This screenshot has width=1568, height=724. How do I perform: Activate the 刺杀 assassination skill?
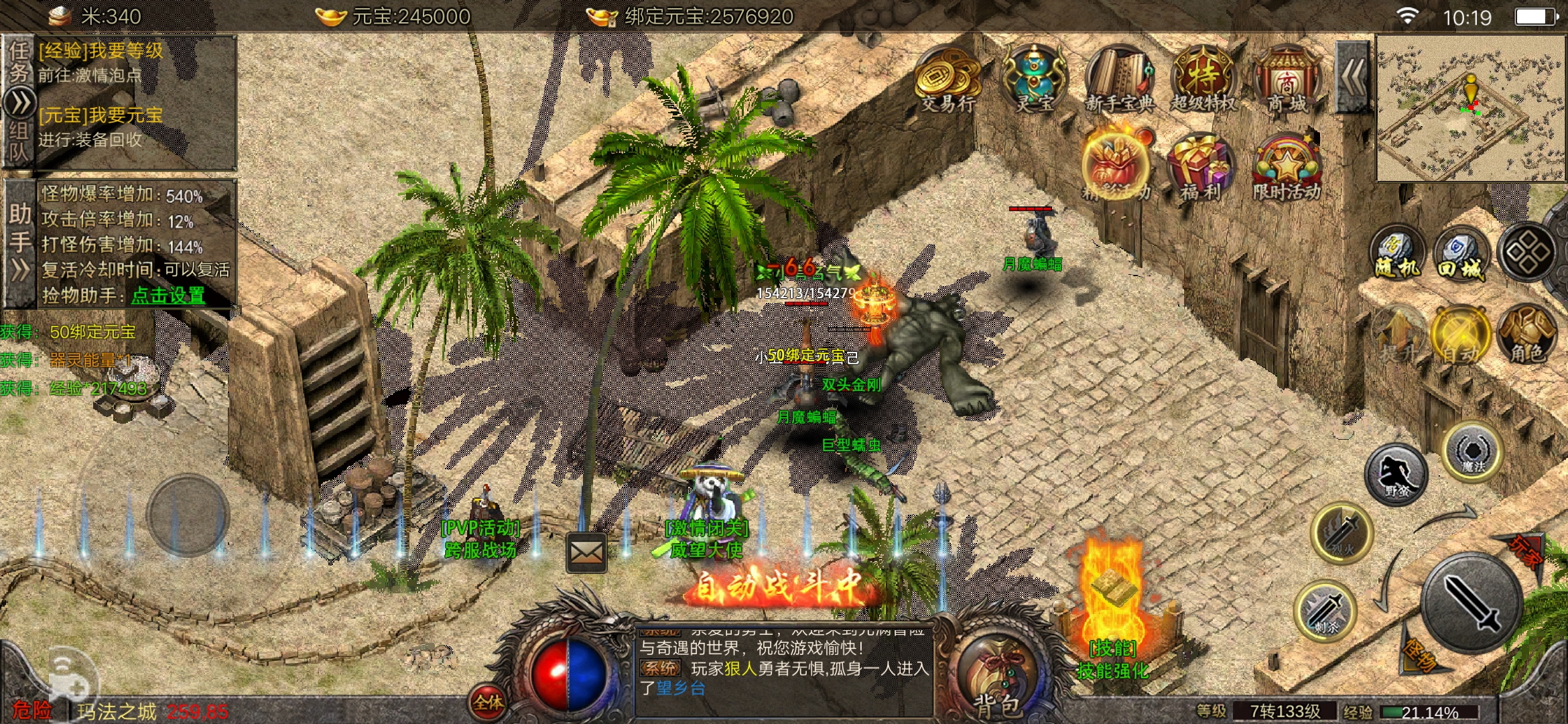coord(1326,611)
